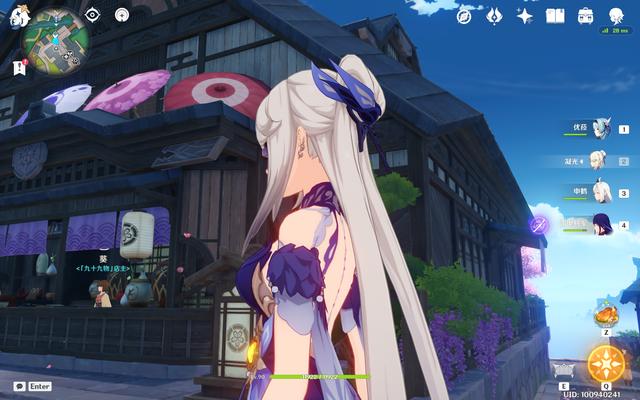Switch to party member 申鹤
The height and width of the screenshot is (400, 640).
point(601,192)
